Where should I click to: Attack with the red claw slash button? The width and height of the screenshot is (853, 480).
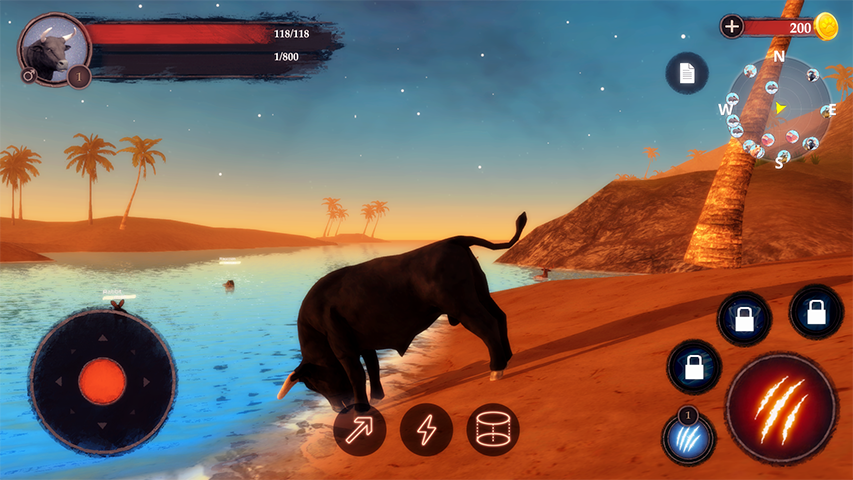click(780, 407)
